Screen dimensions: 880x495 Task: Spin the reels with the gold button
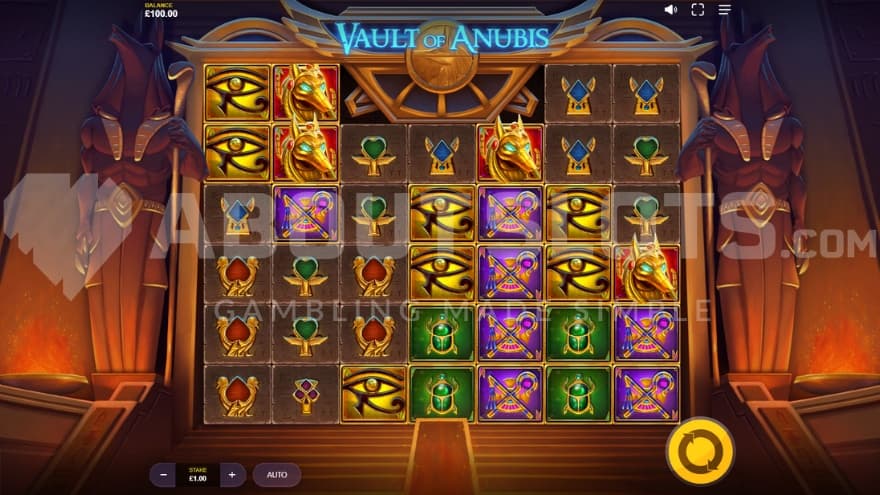pos(700,451)
